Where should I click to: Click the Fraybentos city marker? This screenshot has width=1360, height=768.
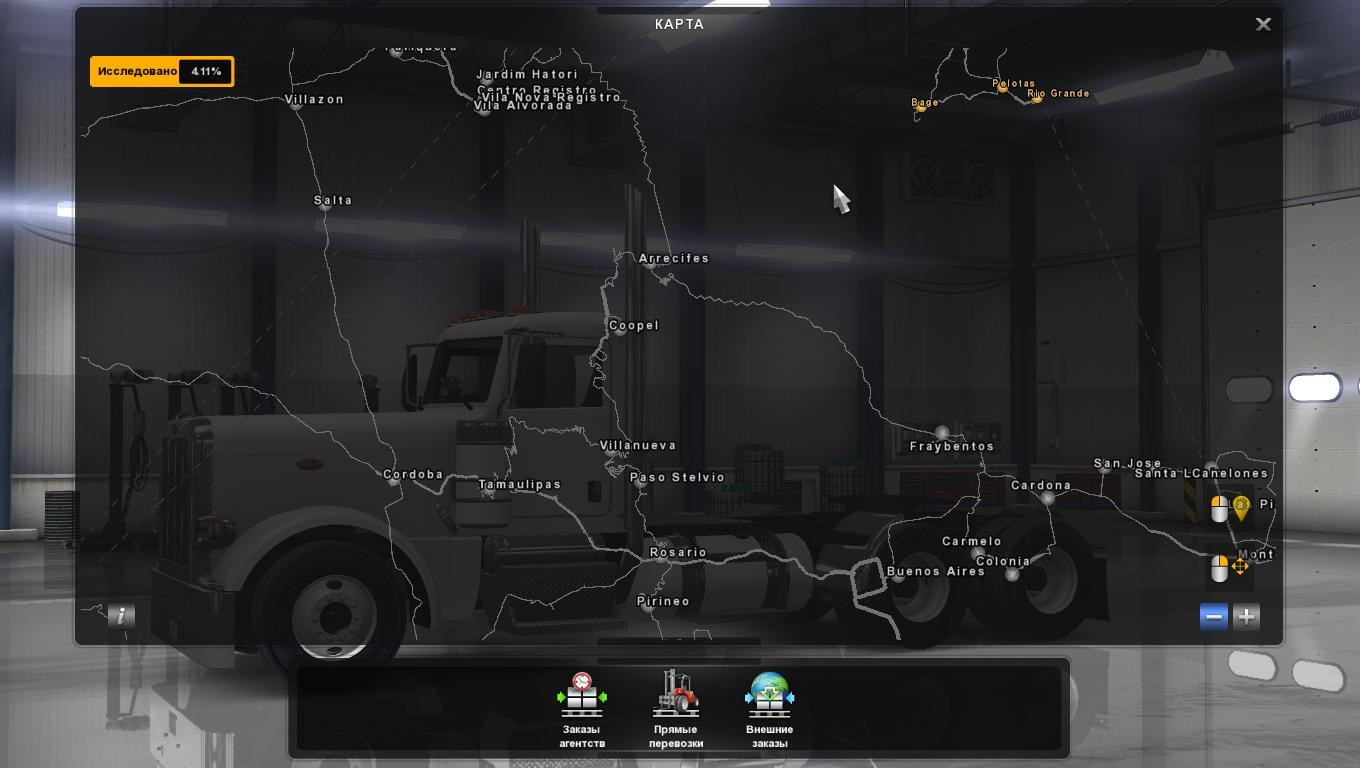941,433
